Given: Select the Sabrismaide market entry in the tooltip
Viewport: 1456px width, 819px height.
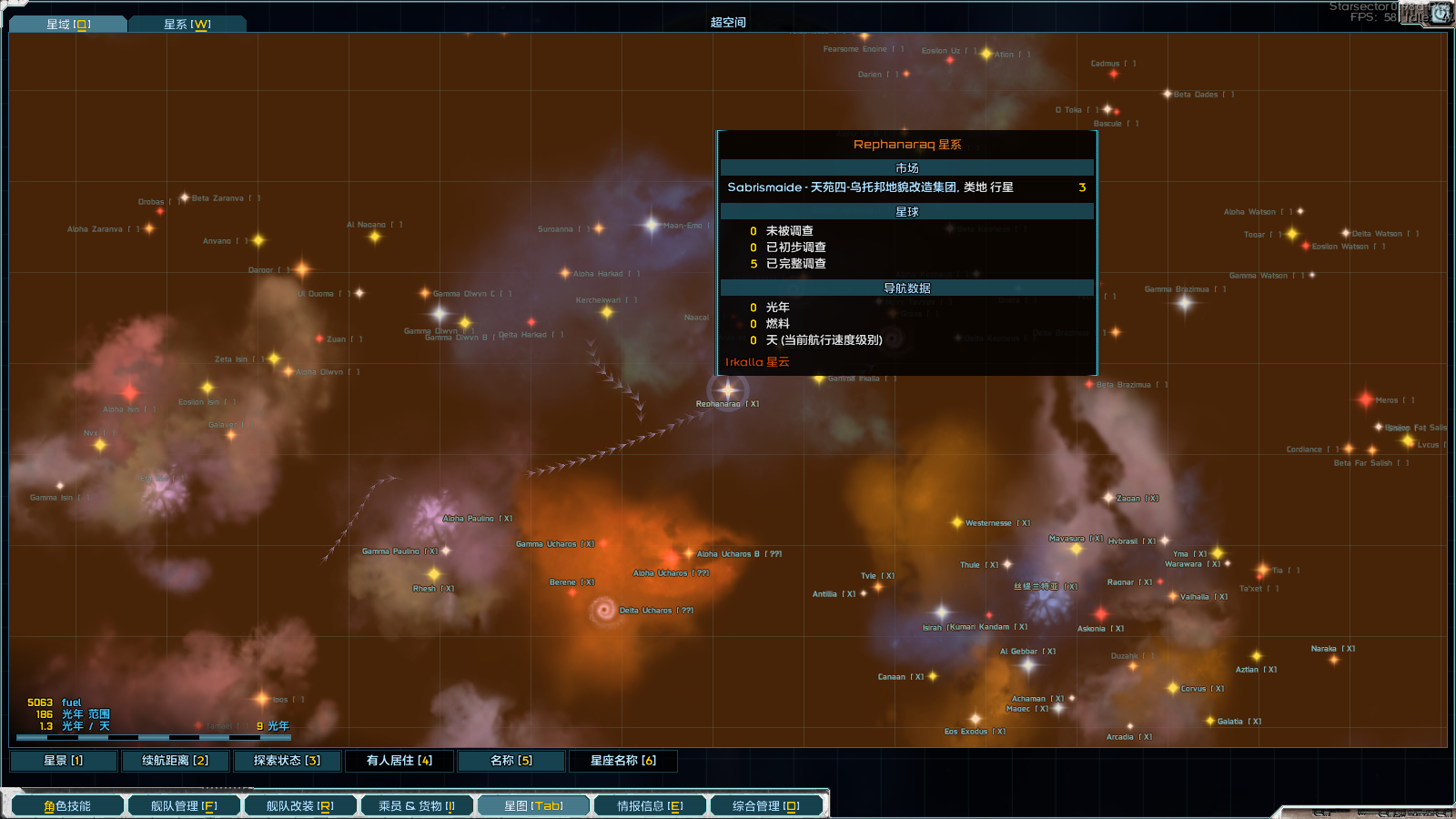Looking at the screenshot, I should click(x=907, y=187).
